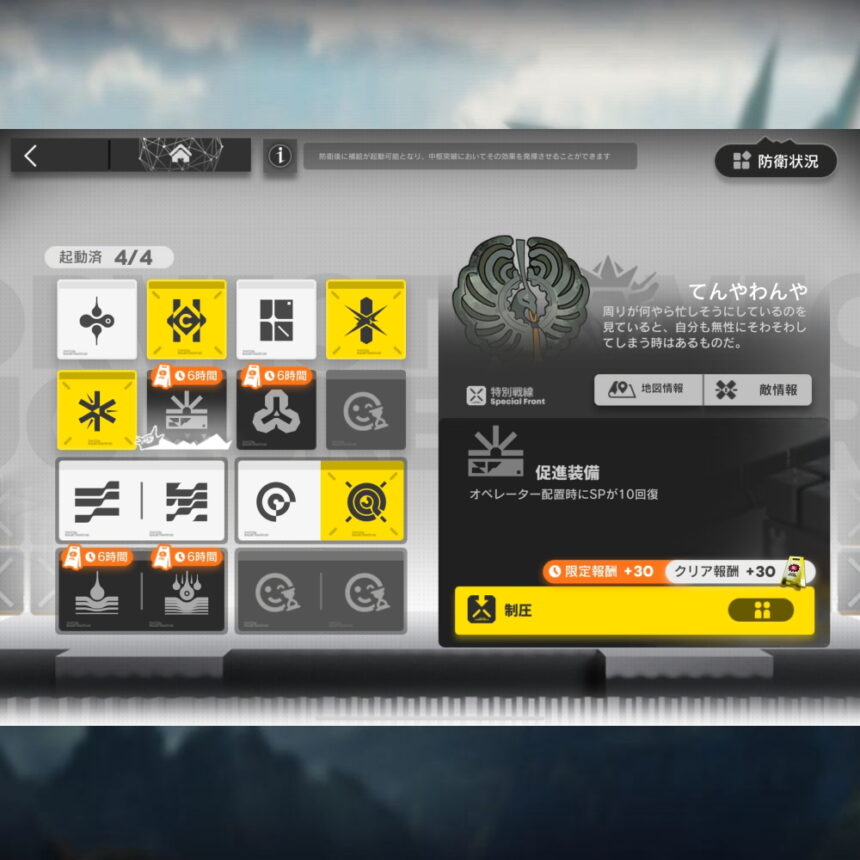Screen dimensions: 860x860
Task: Choose the dark three-lobed trefoil tile
Action: pyautogui.click(x=276, y=412)
